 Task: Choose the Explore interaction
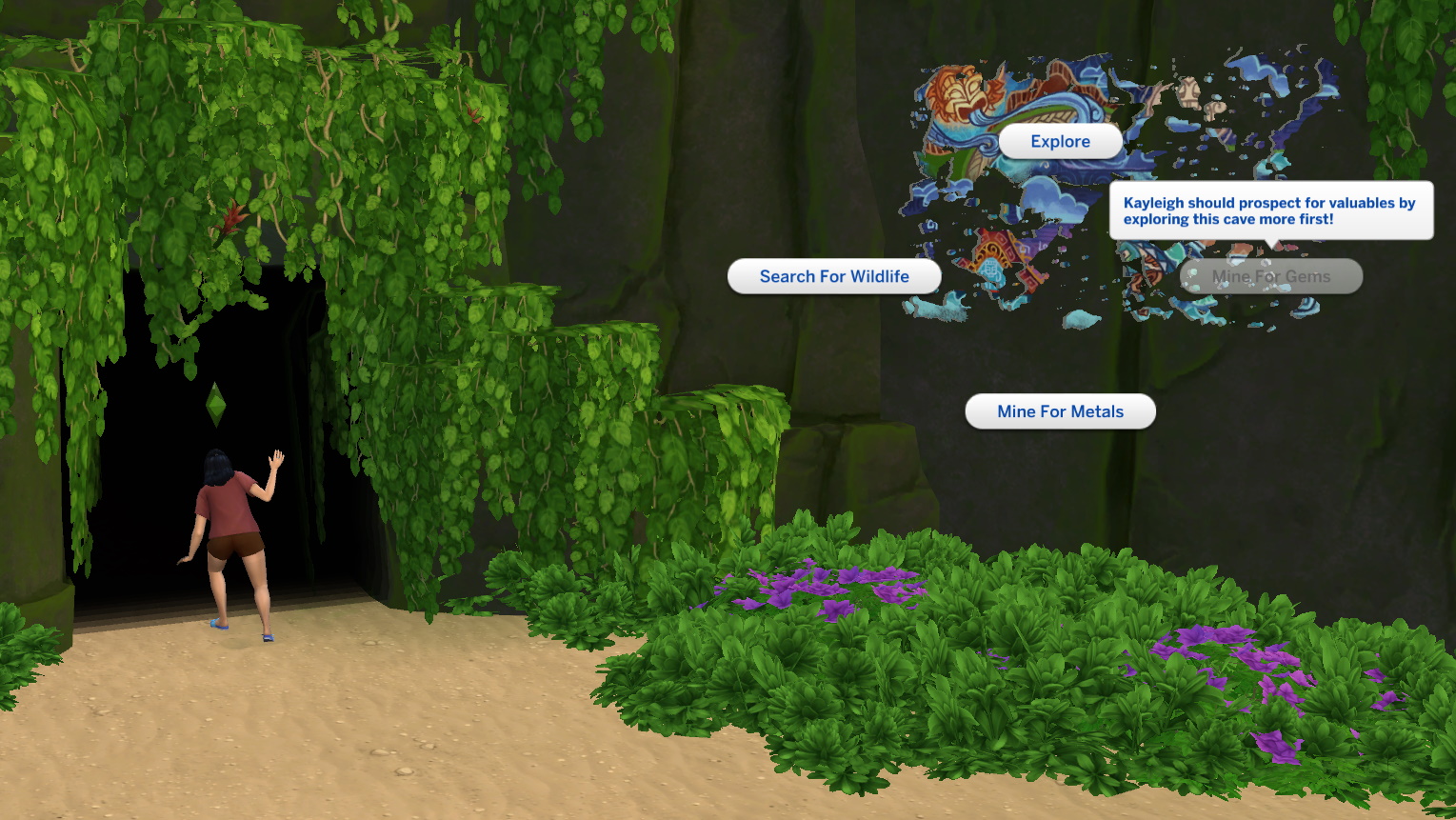coord(1060,141)
